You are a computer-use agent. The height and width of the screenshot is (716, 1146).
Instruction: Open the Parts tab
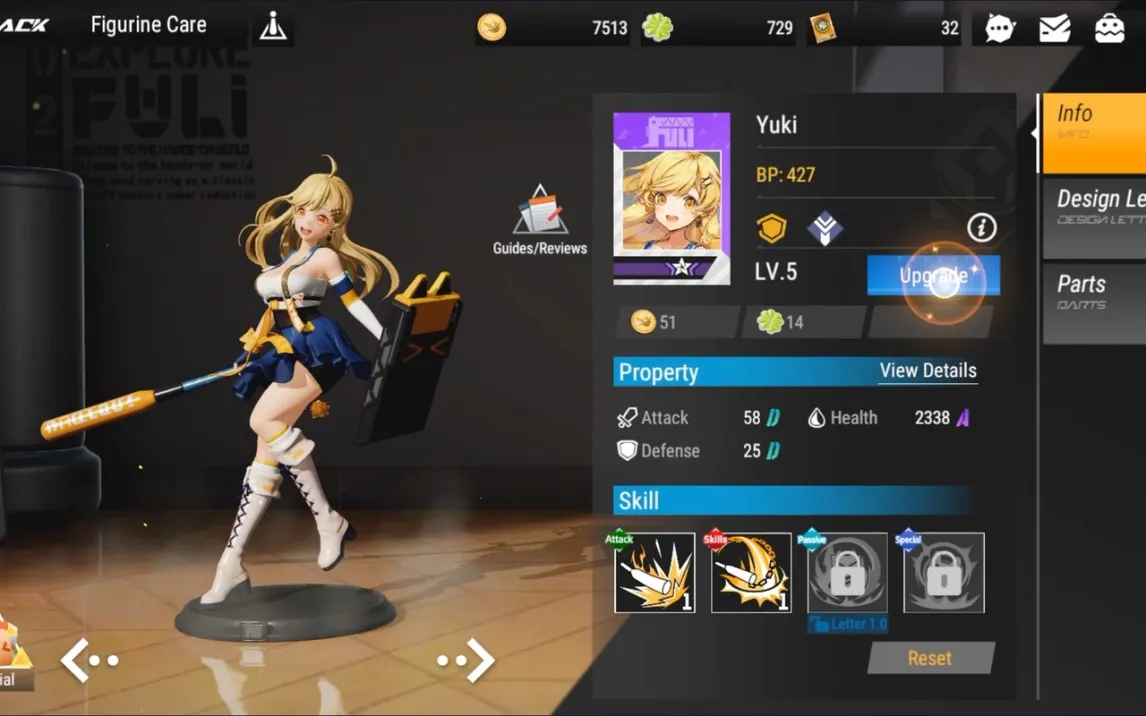[x=1094, y=292]
